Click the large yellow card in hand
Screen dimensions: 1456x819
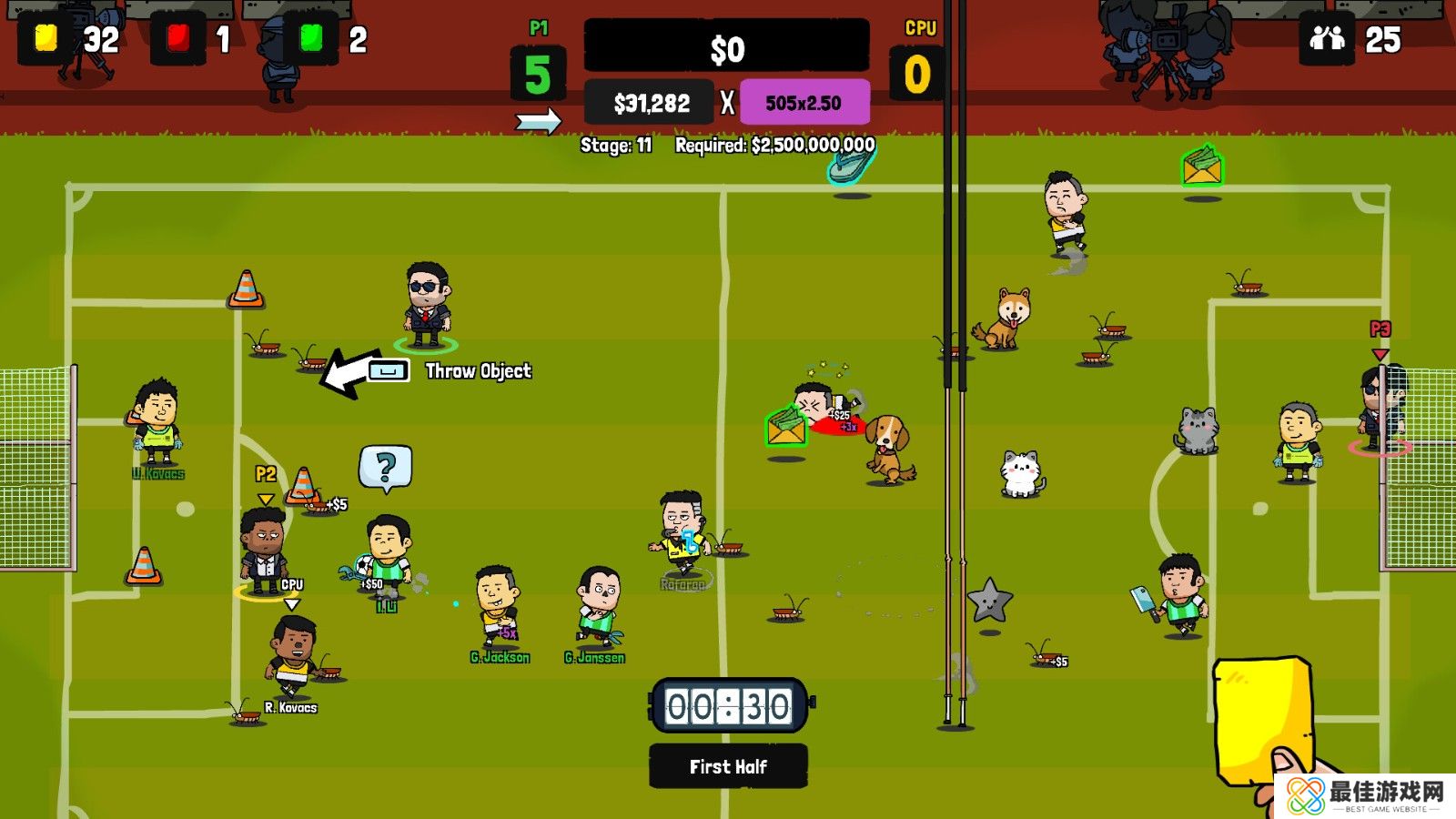(x=1261, y=719)
